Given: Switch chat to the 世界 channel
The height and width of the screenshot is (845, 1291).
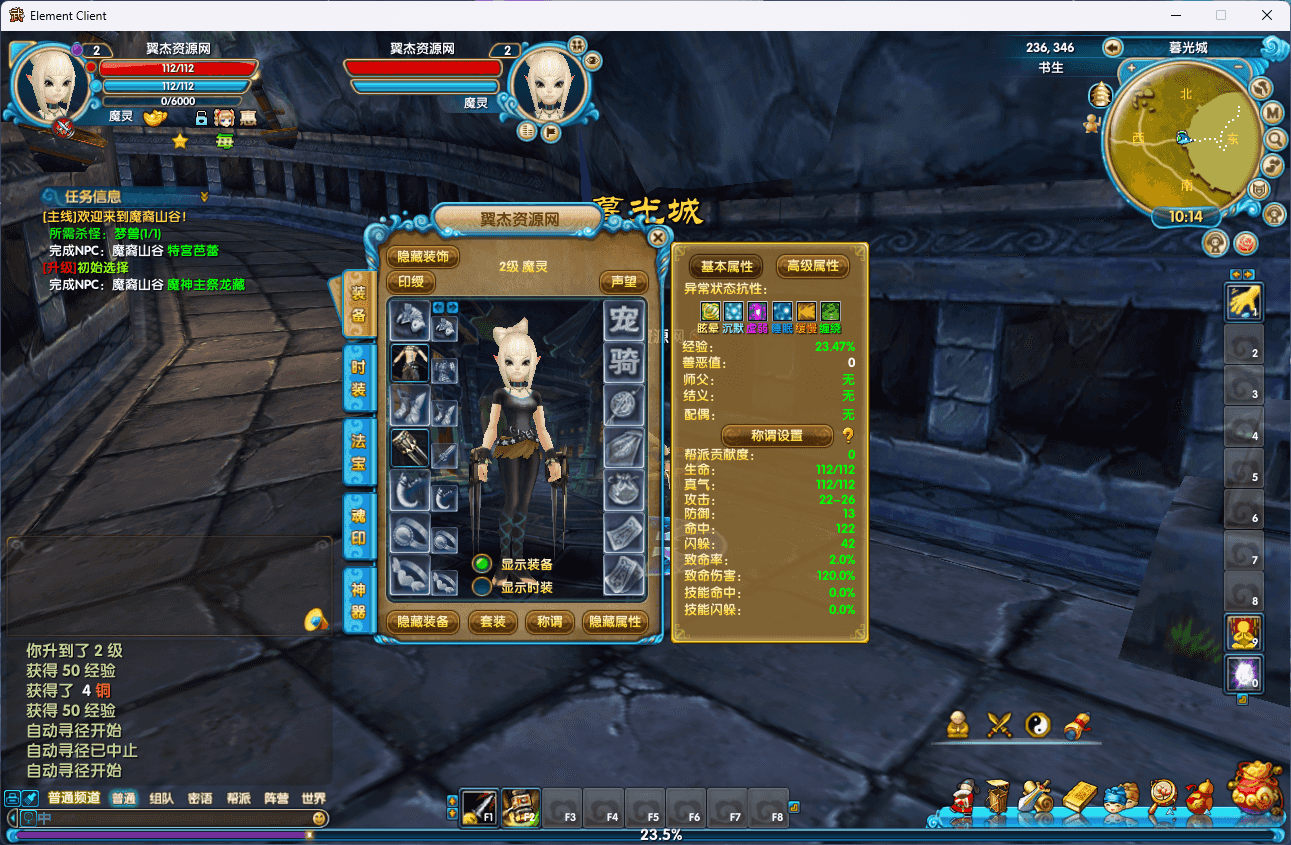Looking at the screenshot, I should pyautogui.click(x=313, y=799).
